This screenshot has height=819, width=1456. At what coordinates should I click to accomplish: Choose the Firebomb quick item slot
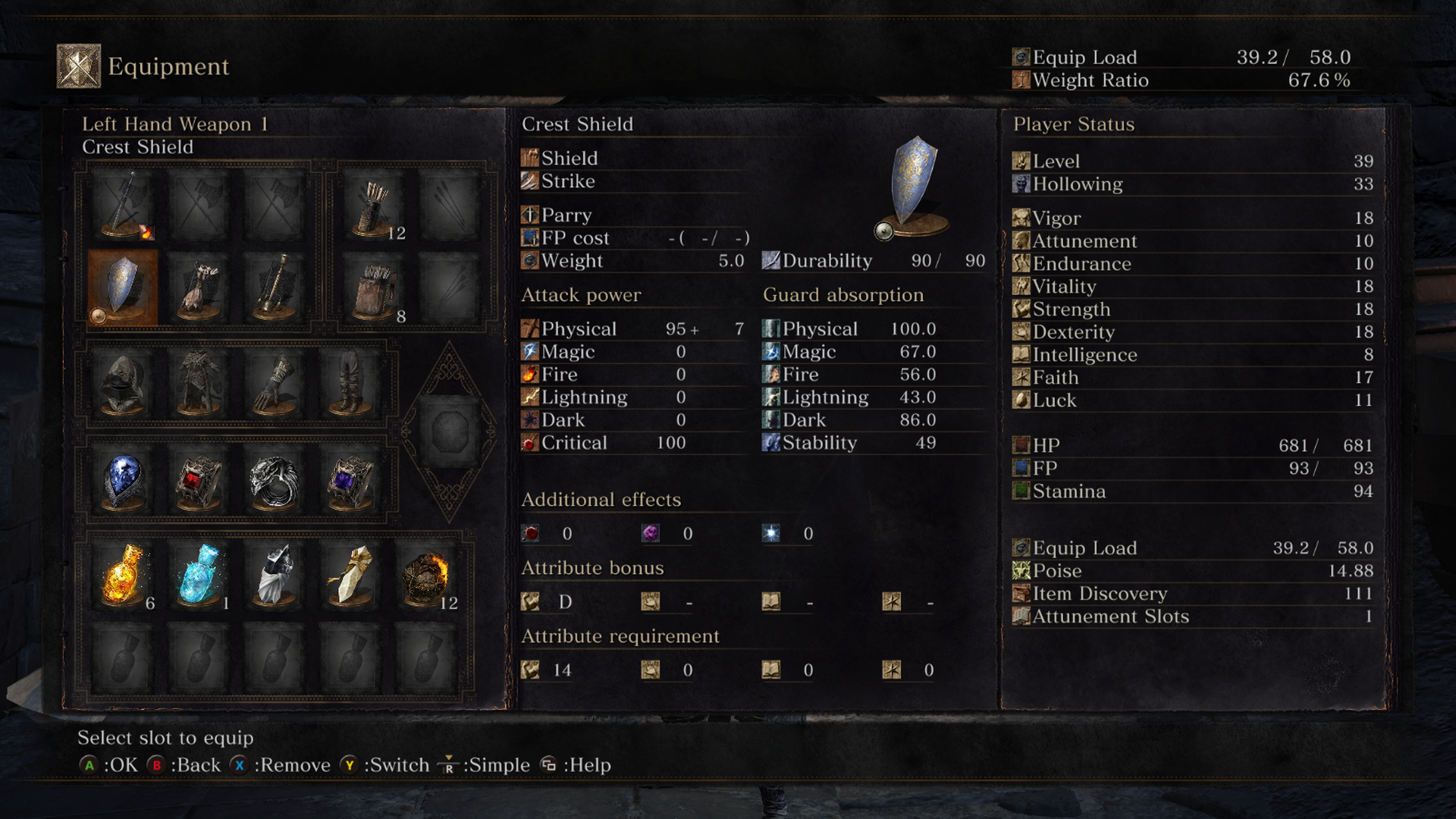pos(426,575)
